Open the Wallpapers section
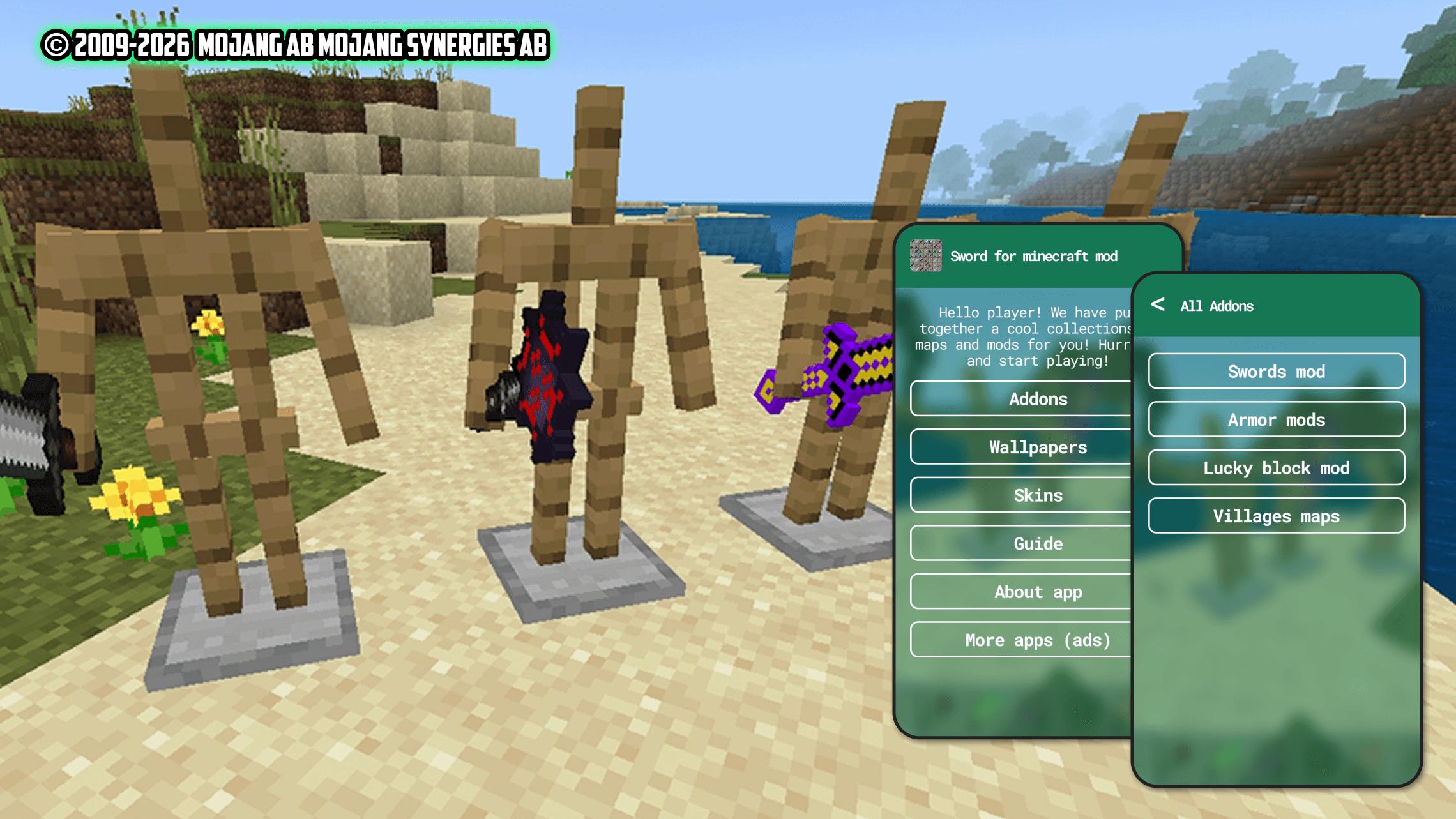 [1022, 447]
